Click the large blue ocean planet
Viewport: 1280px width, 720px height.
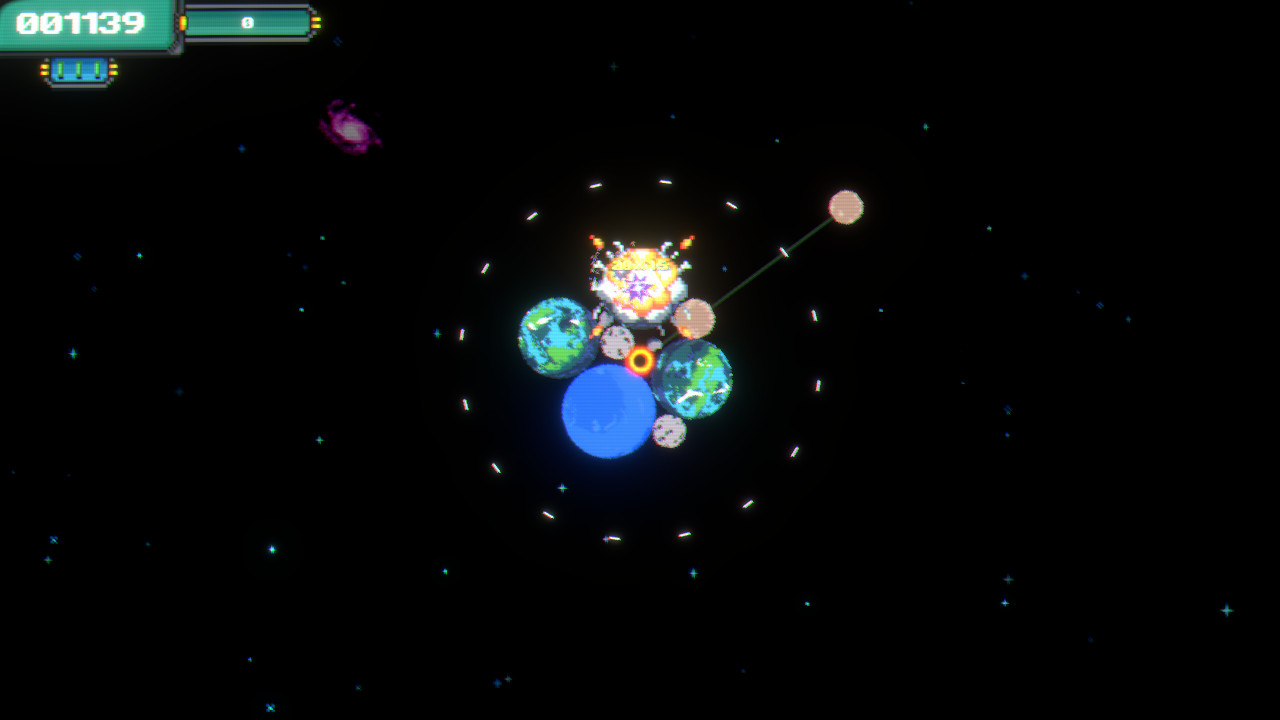605,410
